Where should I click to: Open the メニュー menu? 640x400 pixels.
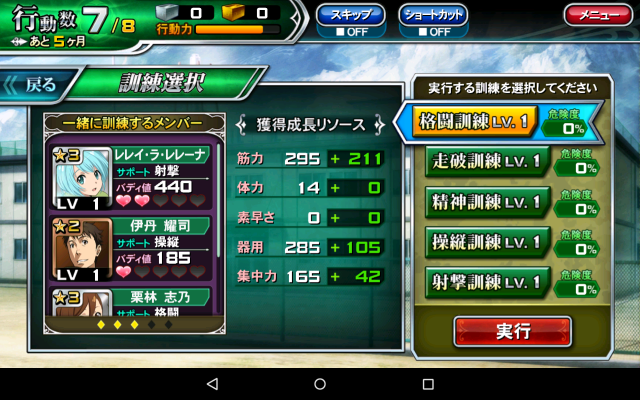point(596,15)
